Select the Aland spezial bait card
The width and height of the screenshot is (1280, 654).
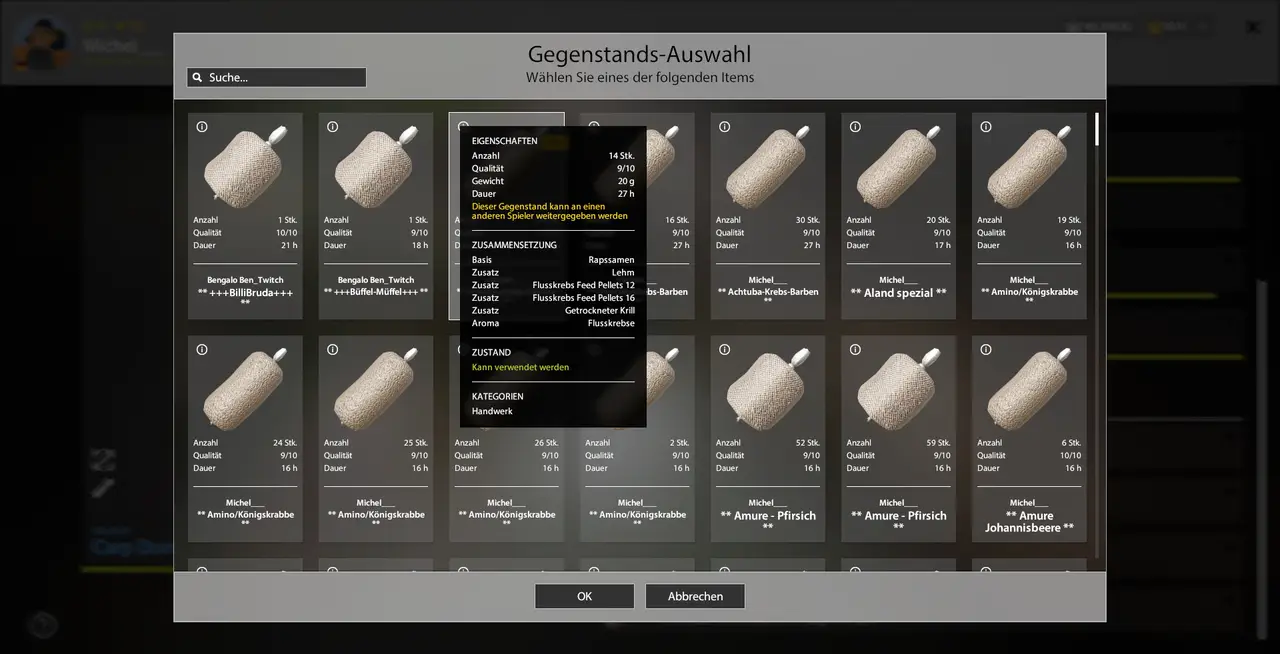898,215
